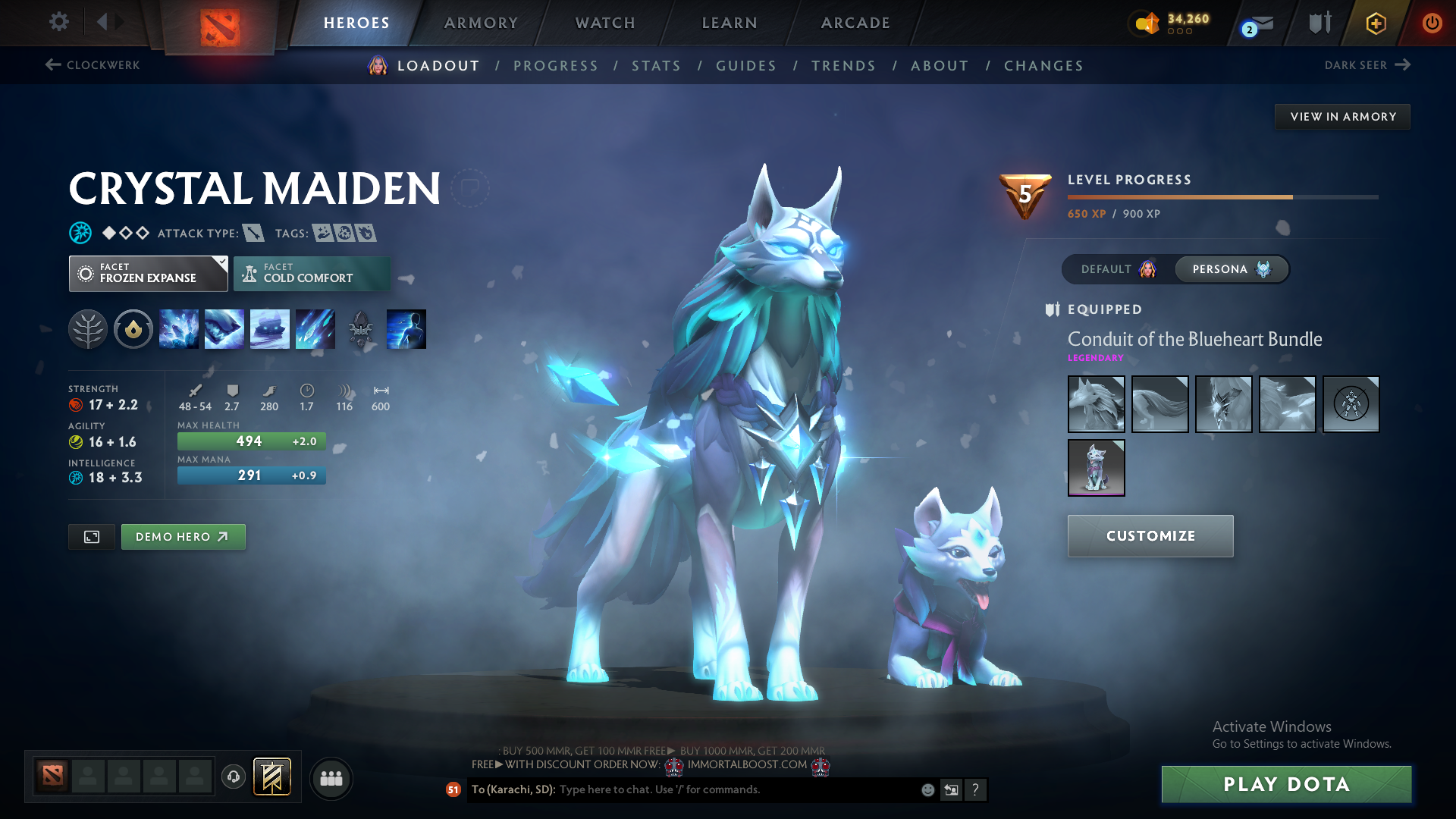Viewport: 1456px width, 819px height.
Task: Switch to the ARMORY tab
Action: (x=481, y=23)
